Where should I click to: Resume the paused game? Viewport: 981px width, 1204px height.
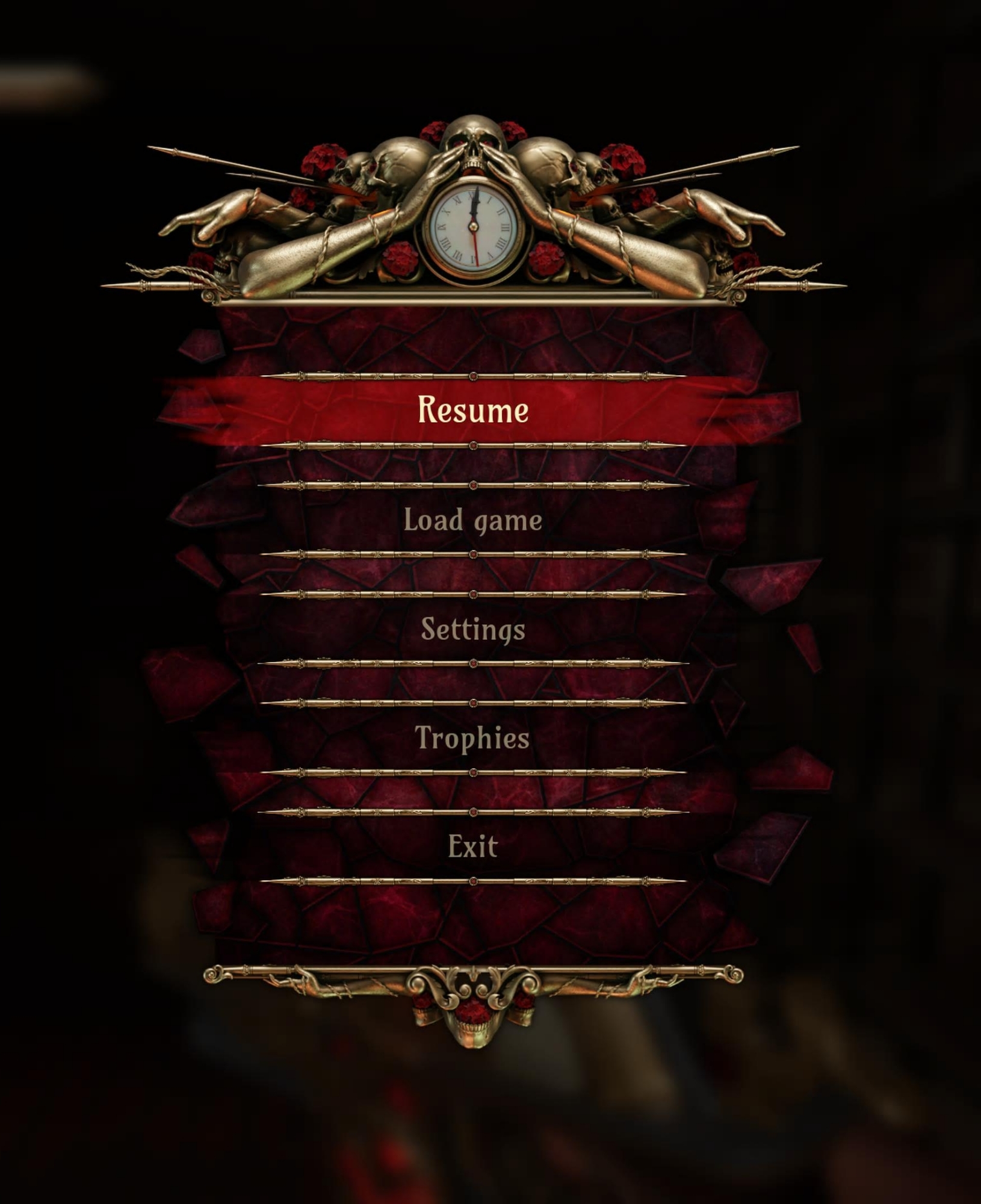pos(473,411)
